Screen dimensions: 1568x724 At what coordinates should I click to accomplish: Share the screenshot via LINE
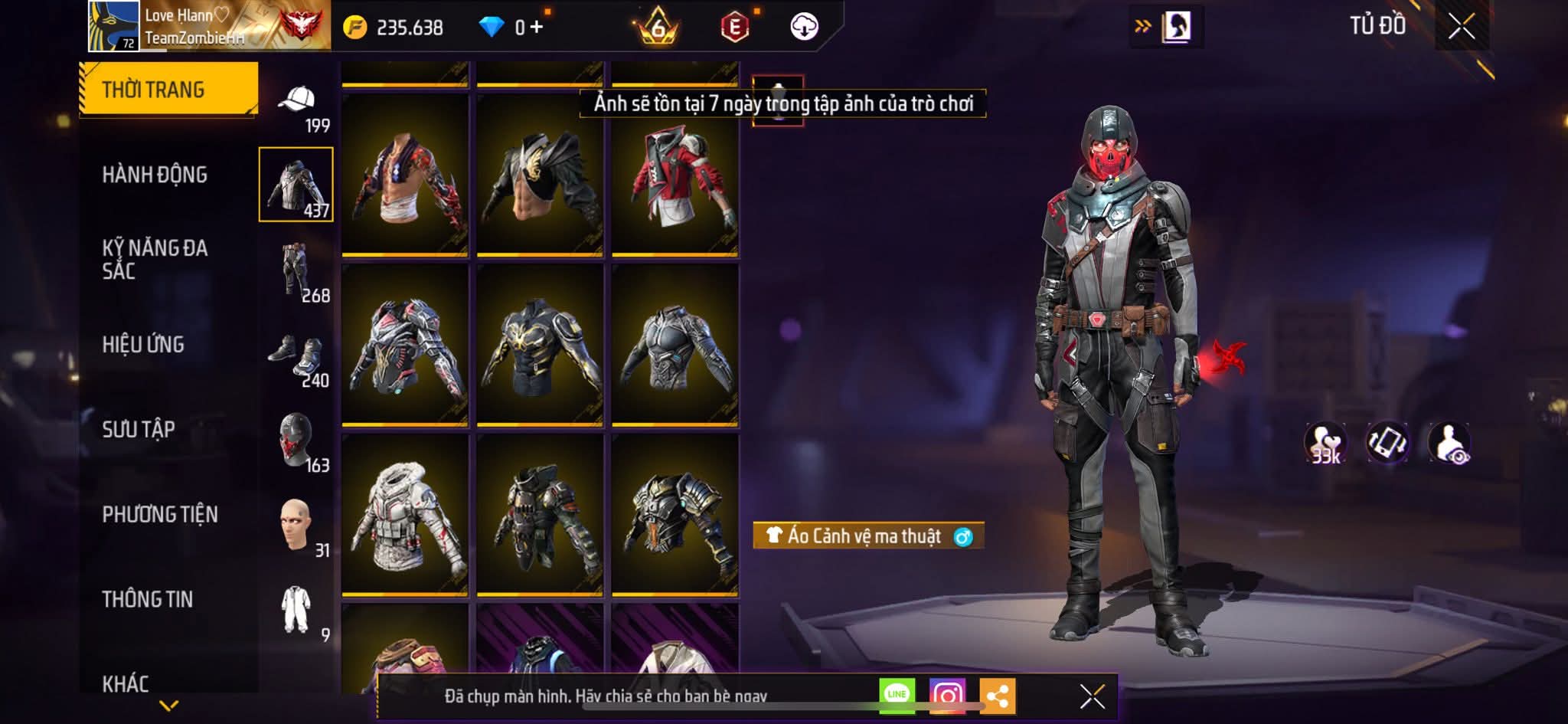point(897,695)
